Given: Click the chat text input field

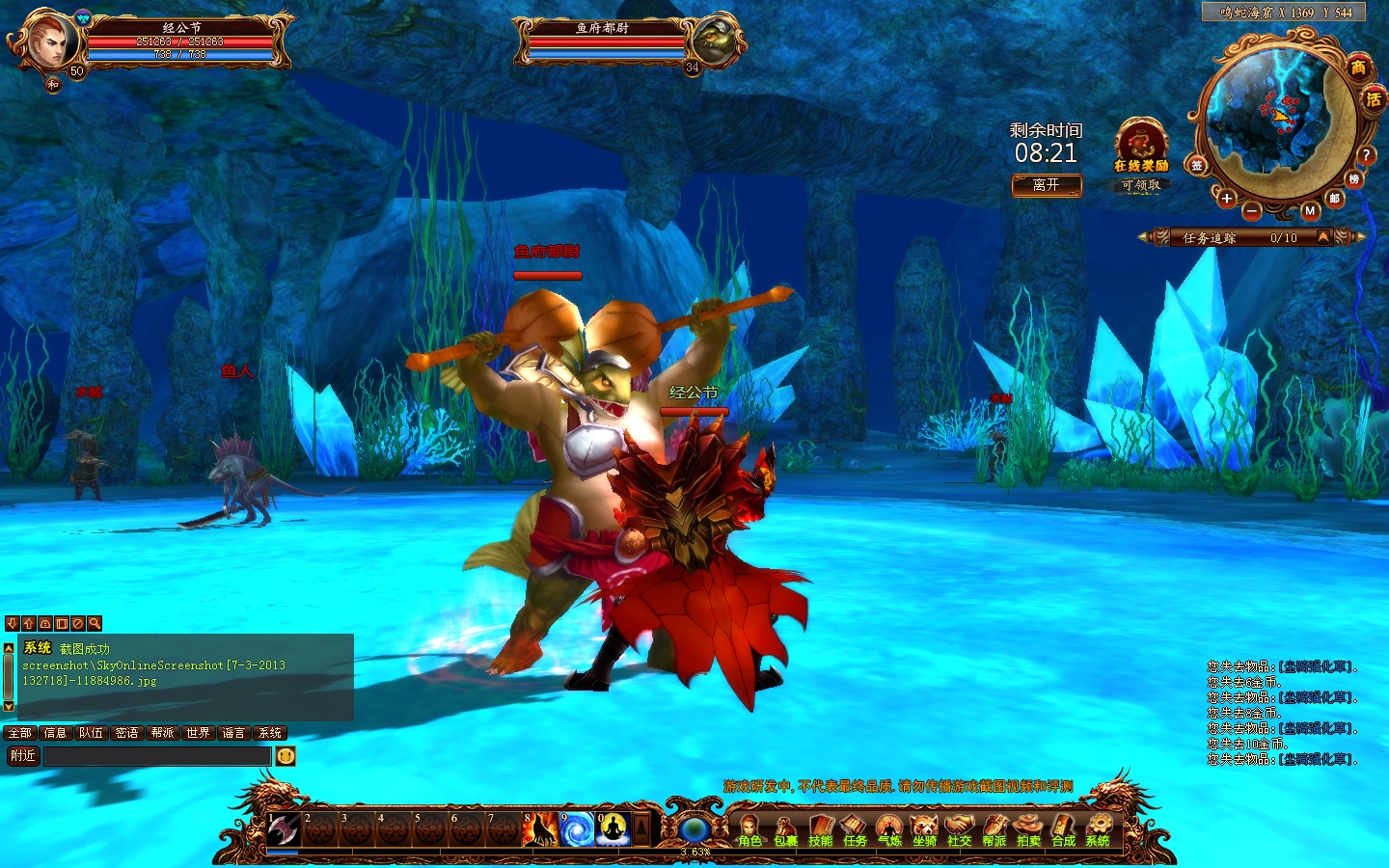Looking at the screenshot, I should click(x=157, y=756).
